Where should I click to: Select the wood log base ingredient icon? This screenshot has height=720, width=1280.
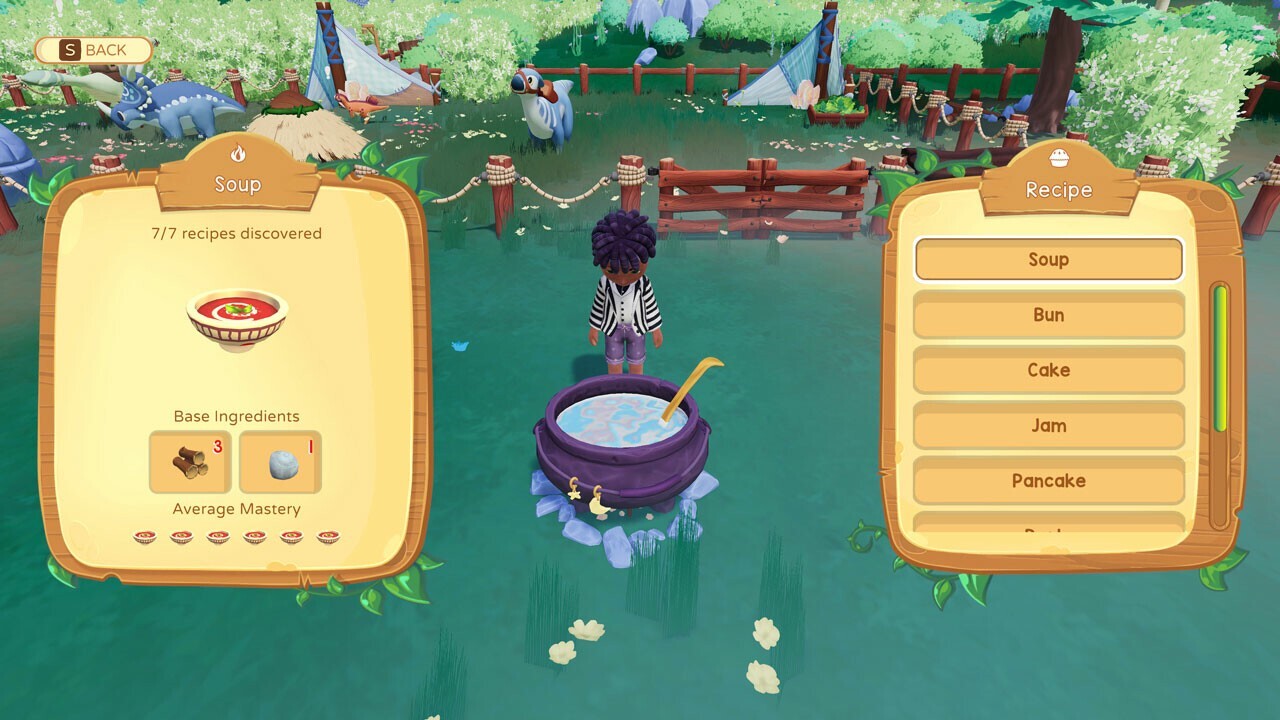[x=190, y=462]
